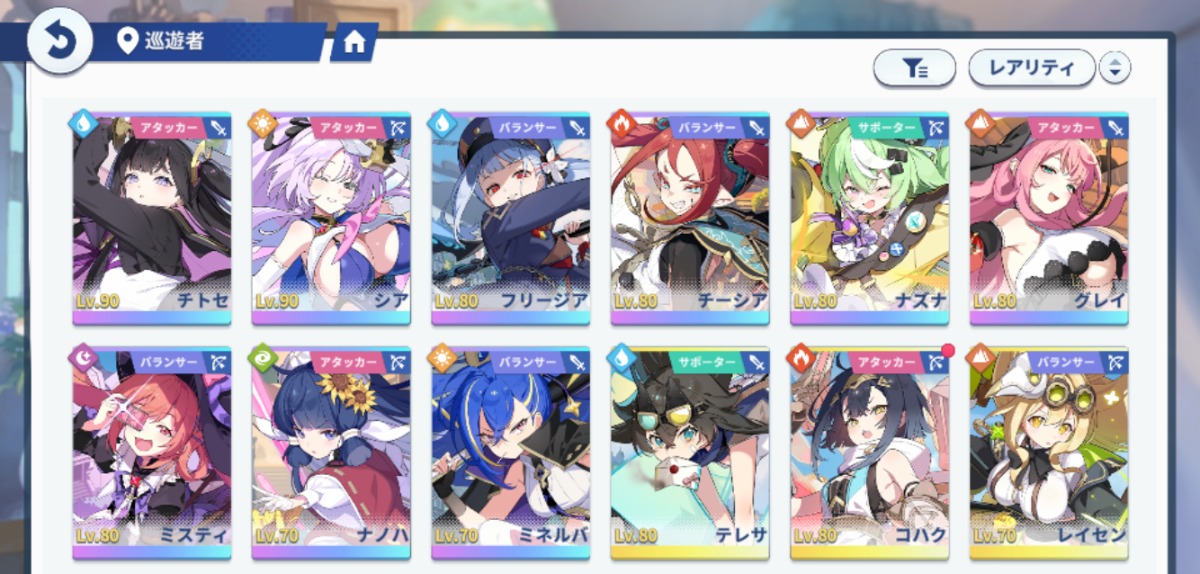Viewport: 1200px width, 574px height.
Task: Open the character filter options
Action: [x=915, y=68]
